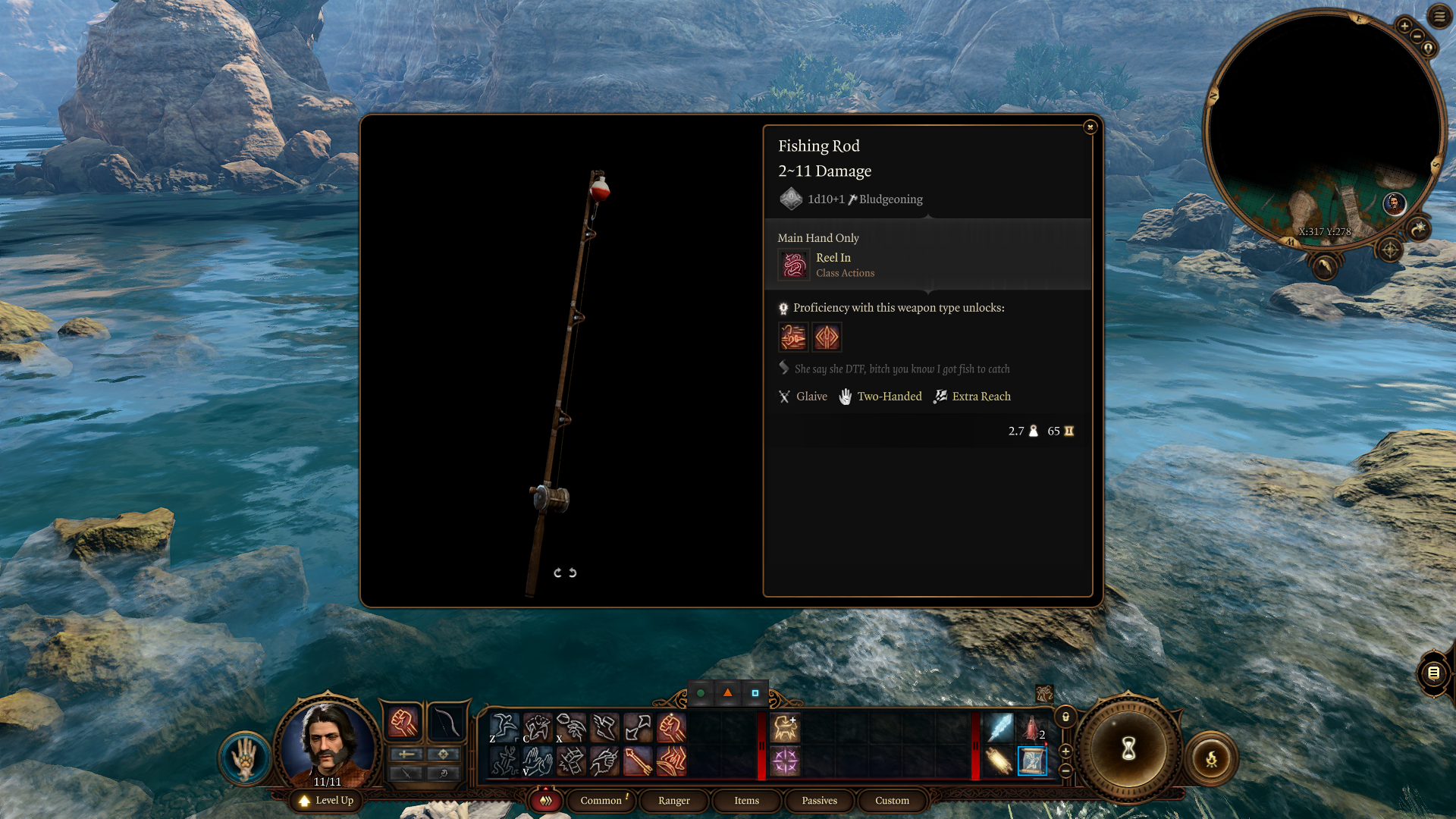The image size is (1456, 819).
Task: Switch hotbar to the Ranger tab
Action: (673, 800)
